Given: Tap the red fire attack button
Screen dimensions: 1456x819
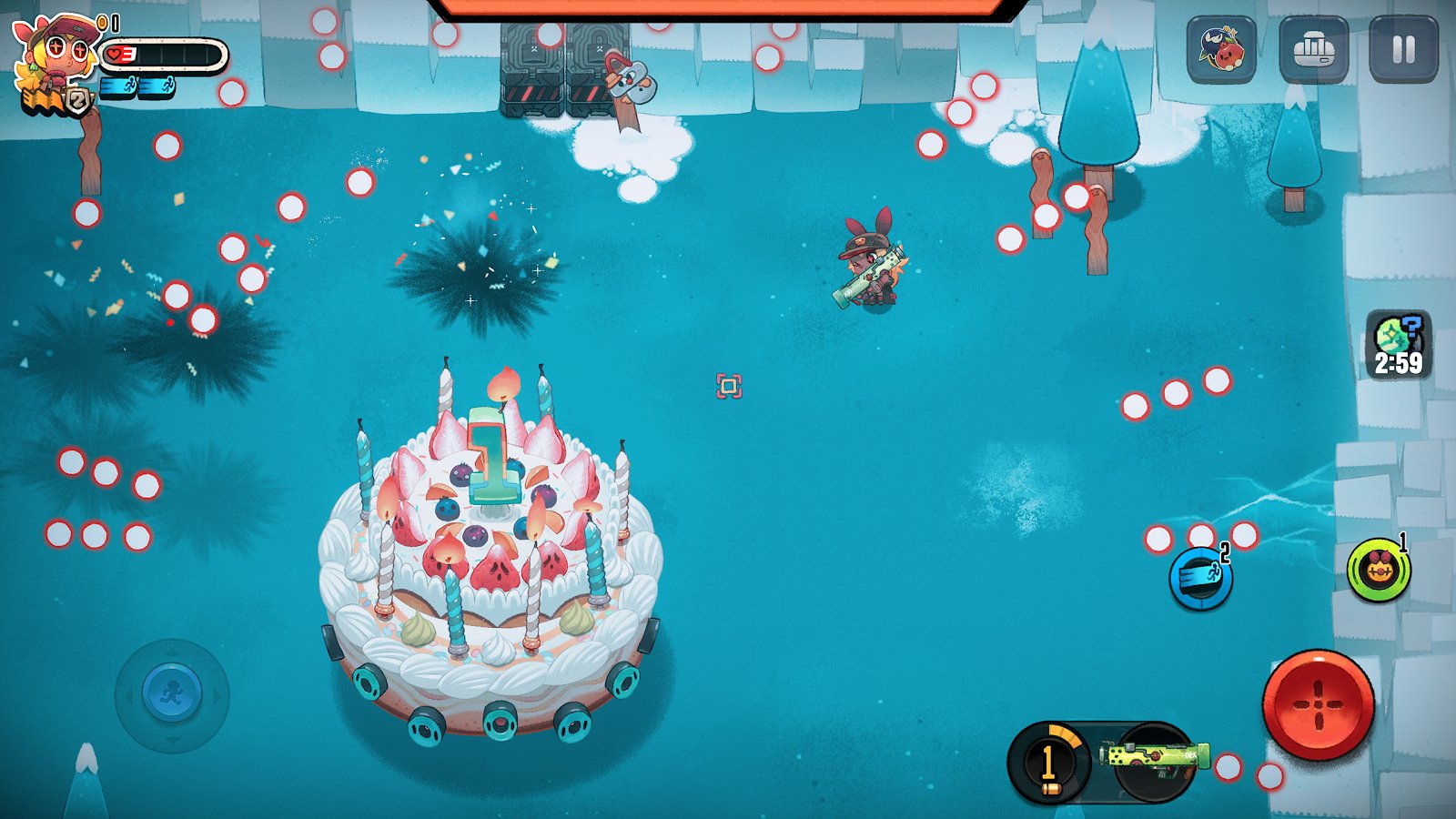Looking at the screenshot, I should 1318,705.
